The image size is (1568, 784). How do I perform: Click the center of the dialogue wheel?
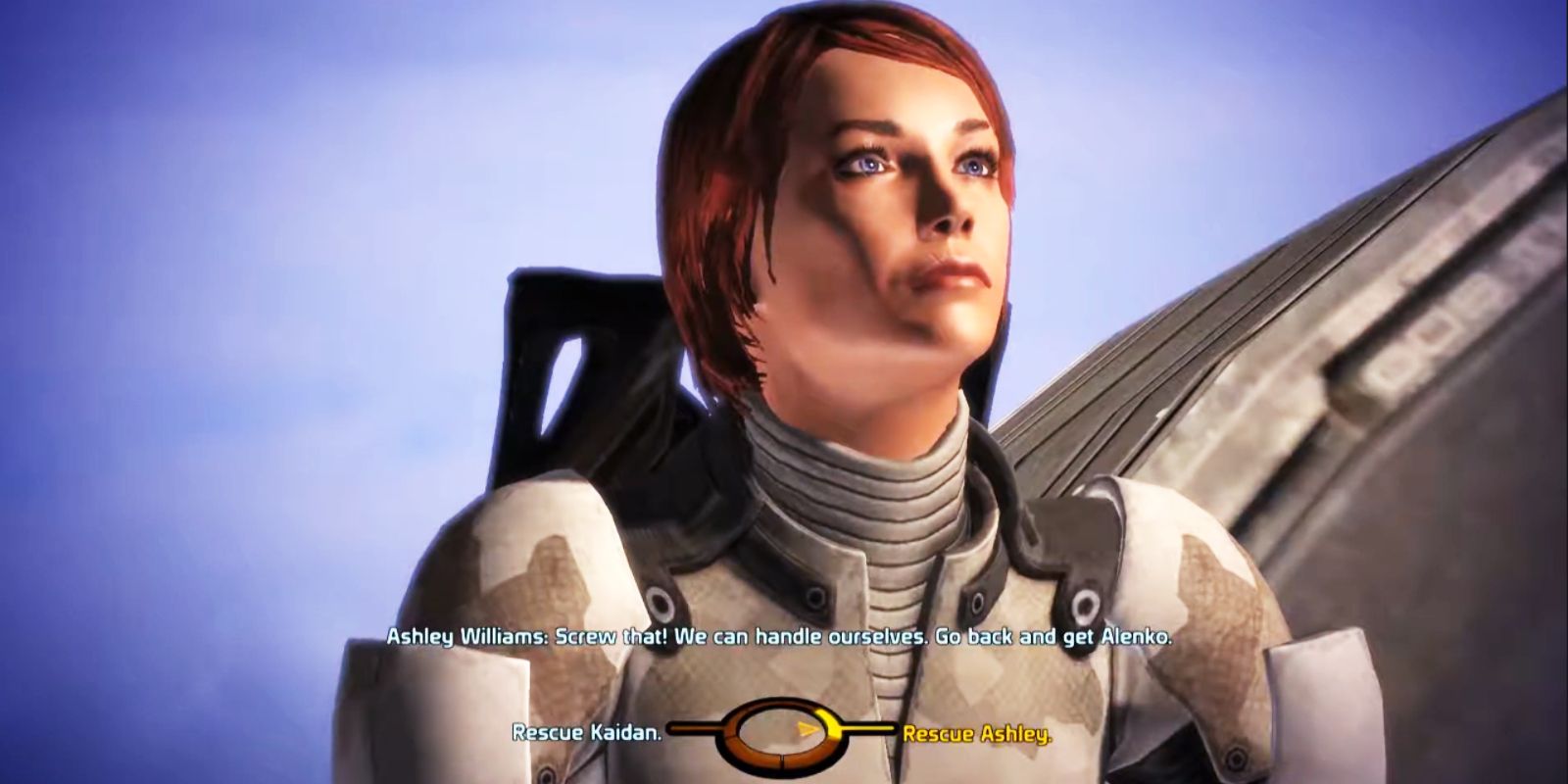pyautogui.click(x=781, y=733)
